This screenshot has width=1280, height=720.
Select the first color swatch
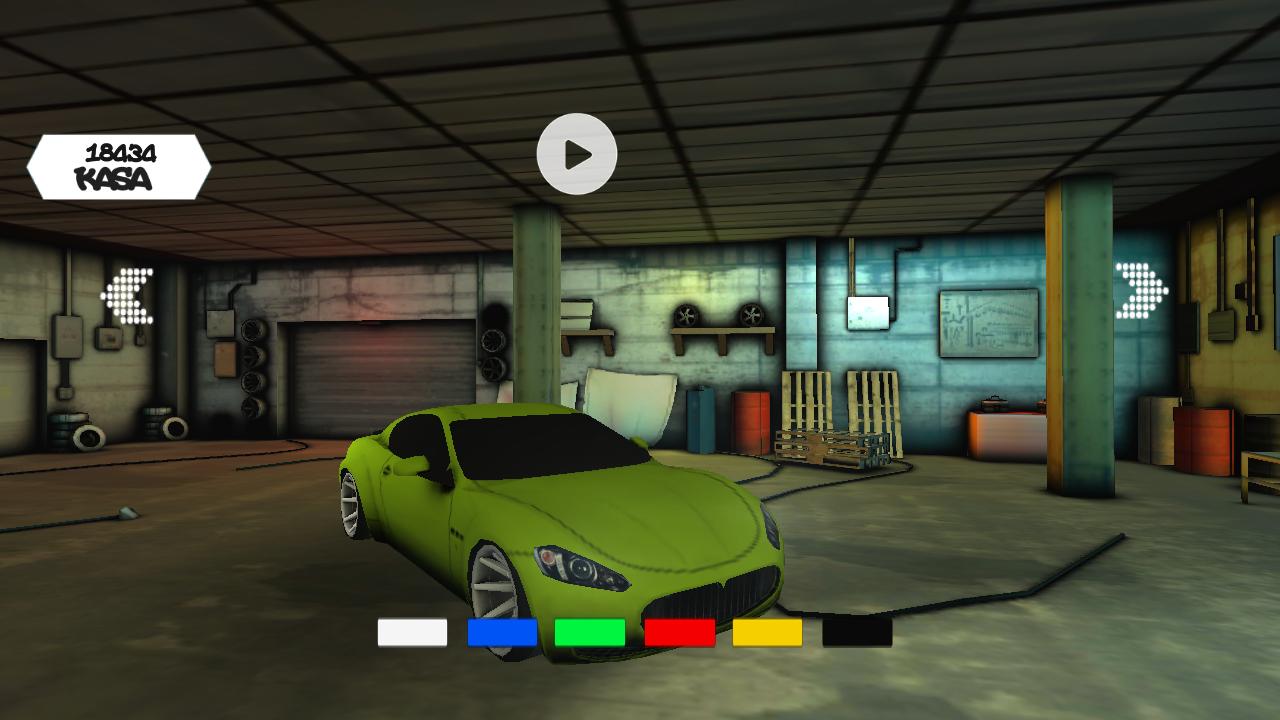(411, 633)
